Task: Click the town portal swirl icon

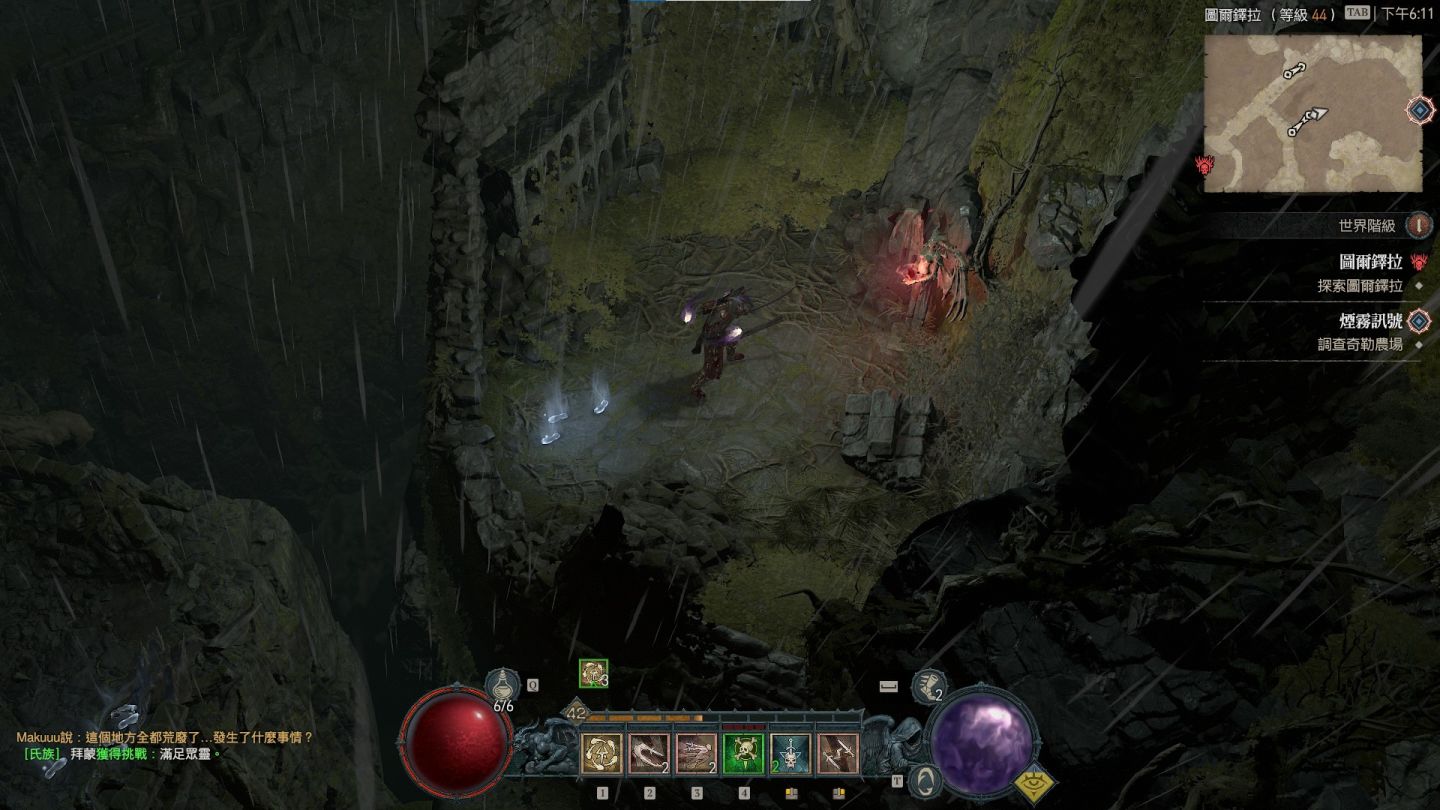Action: click(x=927, y=779)
